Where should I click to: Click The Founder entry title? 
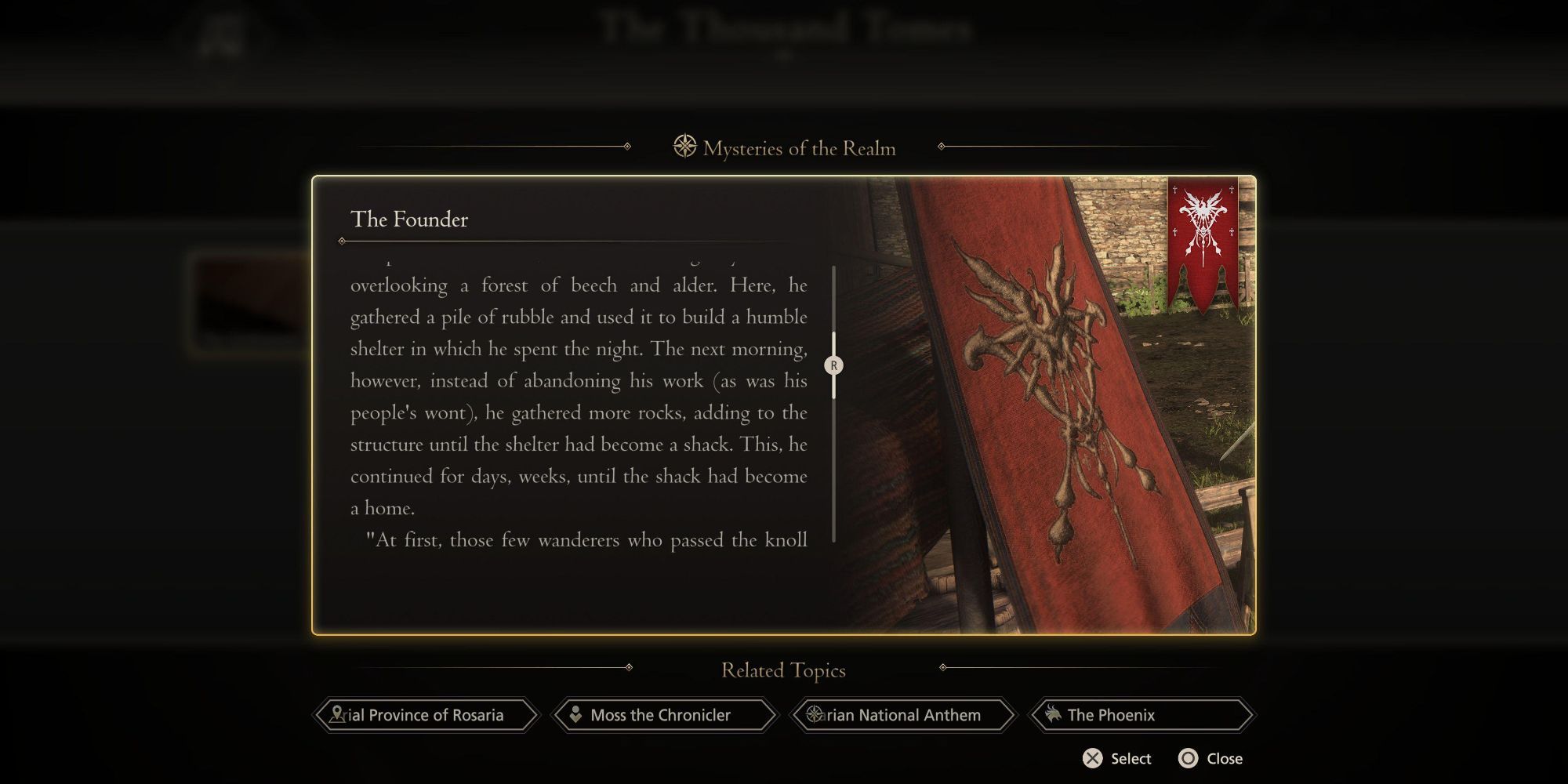tap(410, 220)
